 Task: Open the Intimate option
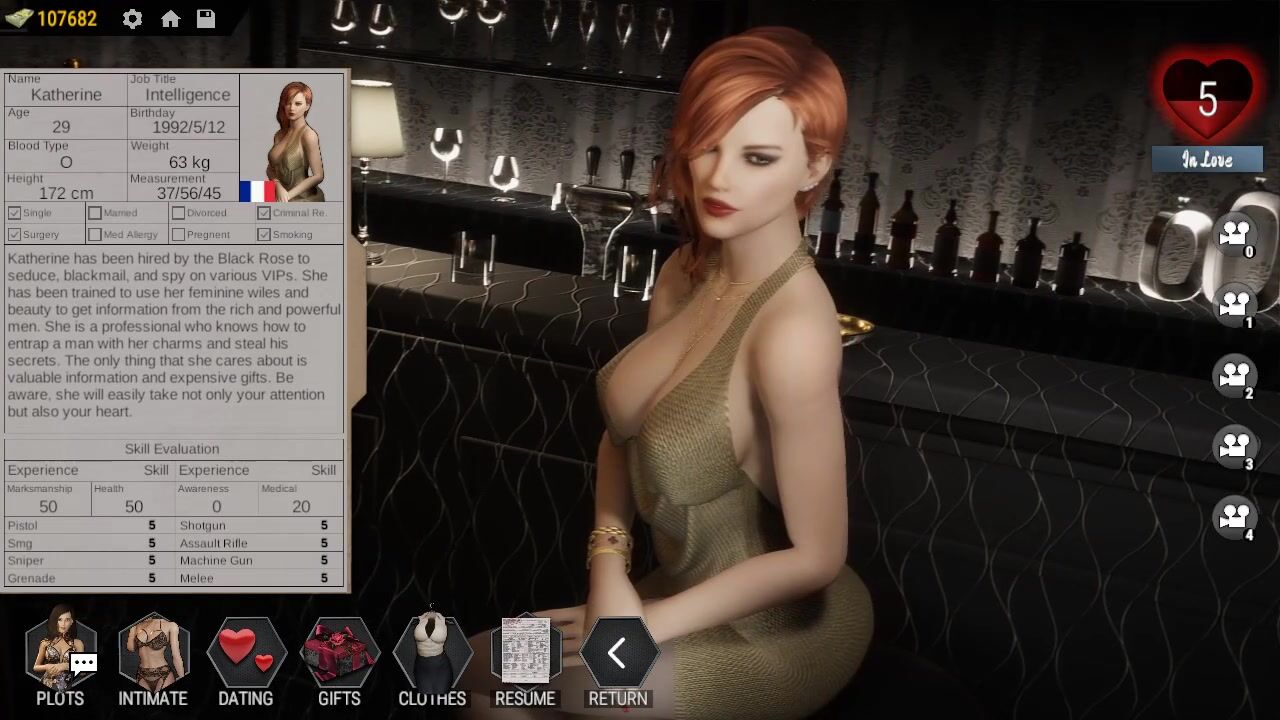(153, 656)
